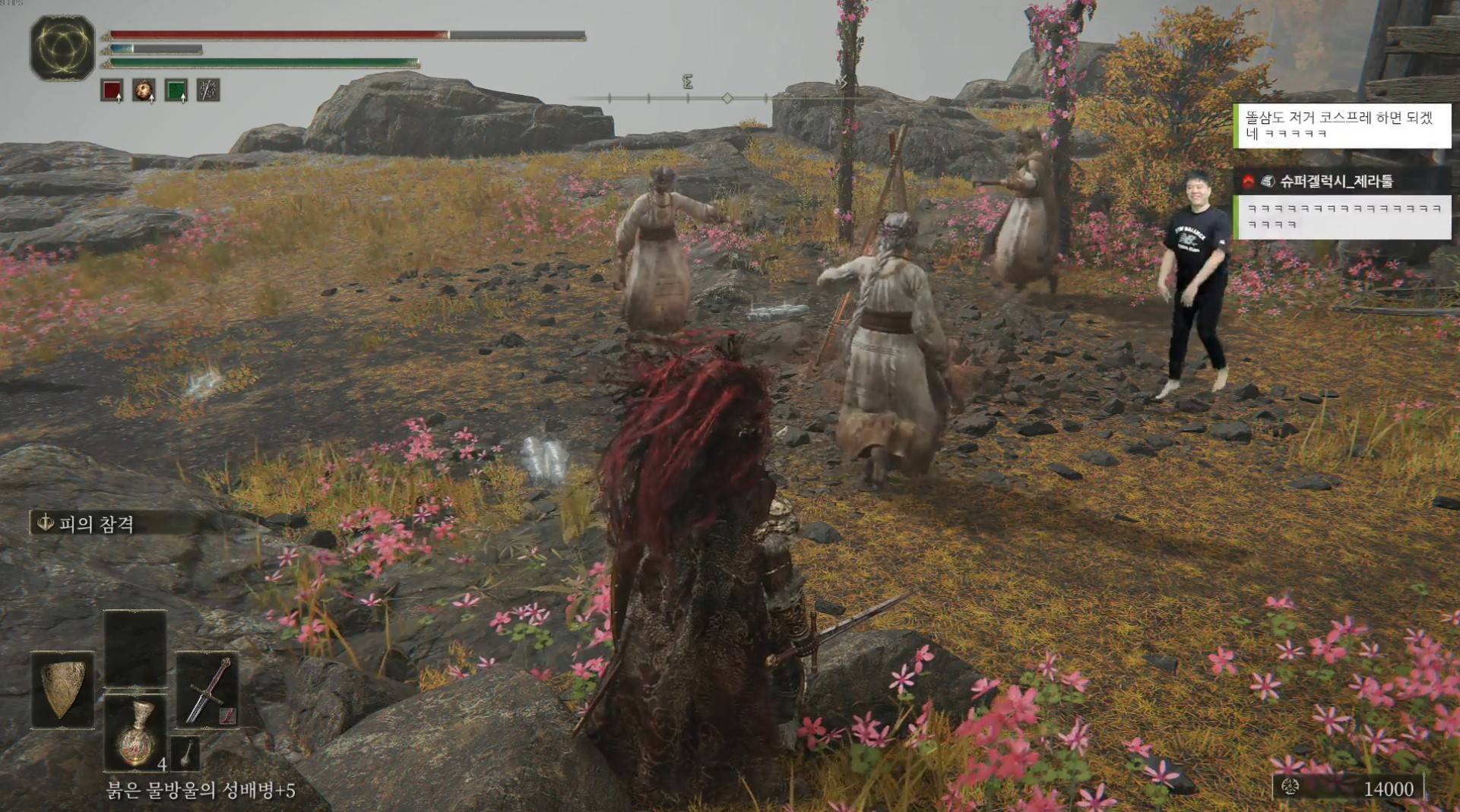
Task: Click the torch item icon below the sword
Action: [185, 754]
